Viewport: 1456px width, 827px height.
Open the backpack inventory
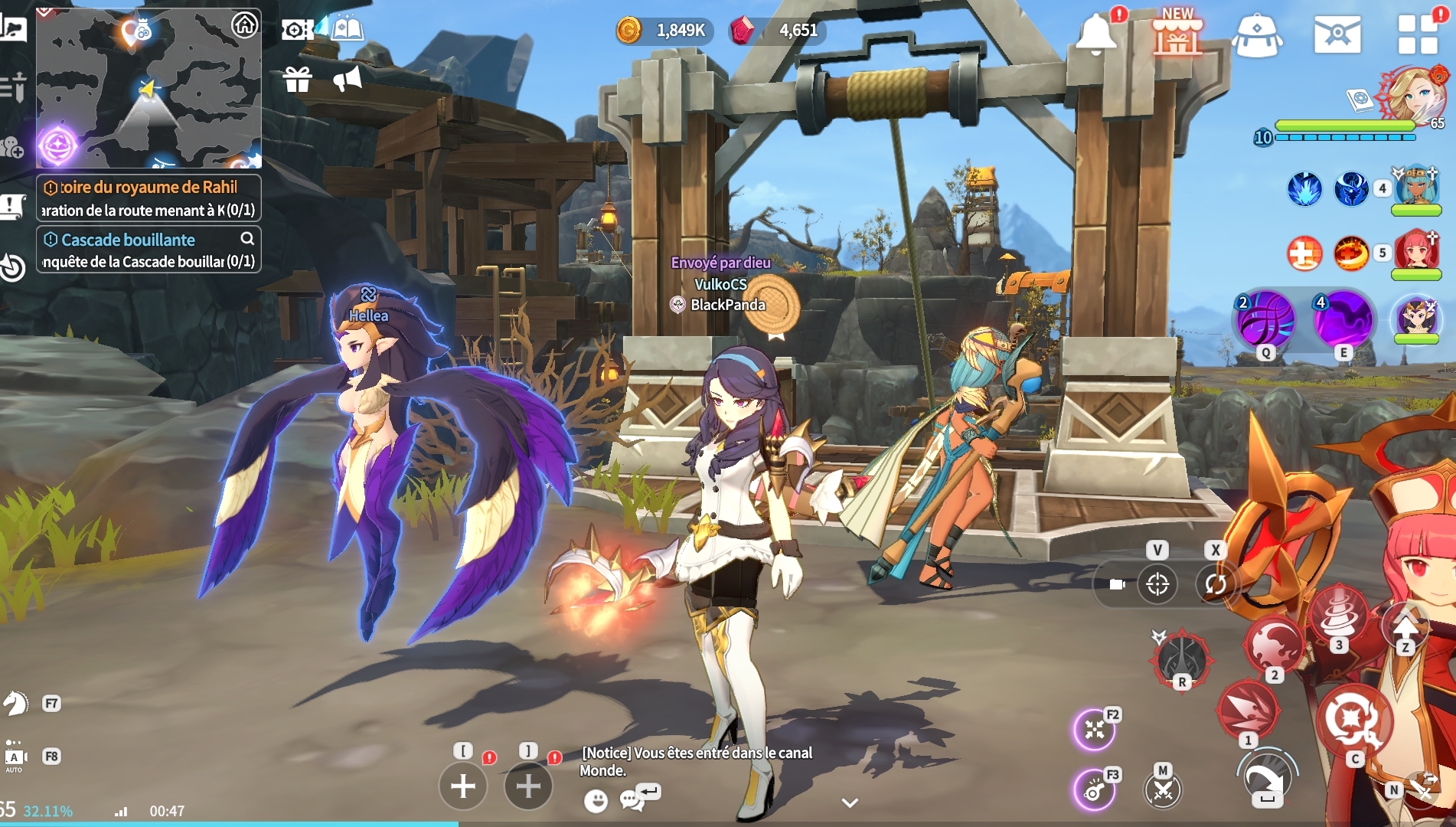click(x=1257, y=35)
